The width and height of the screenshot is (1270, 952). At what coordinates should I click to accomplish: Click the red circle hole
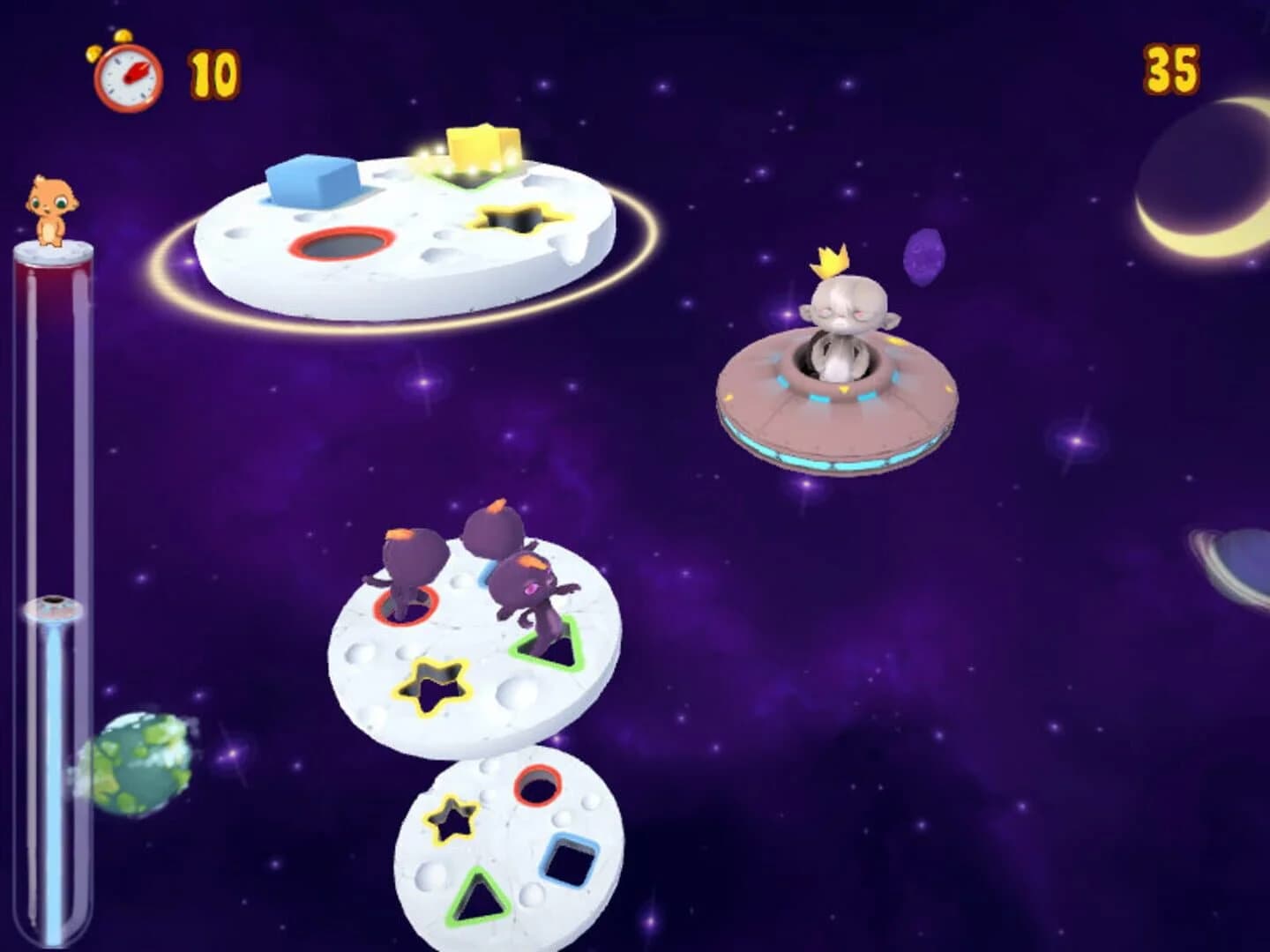pos(340,244)
